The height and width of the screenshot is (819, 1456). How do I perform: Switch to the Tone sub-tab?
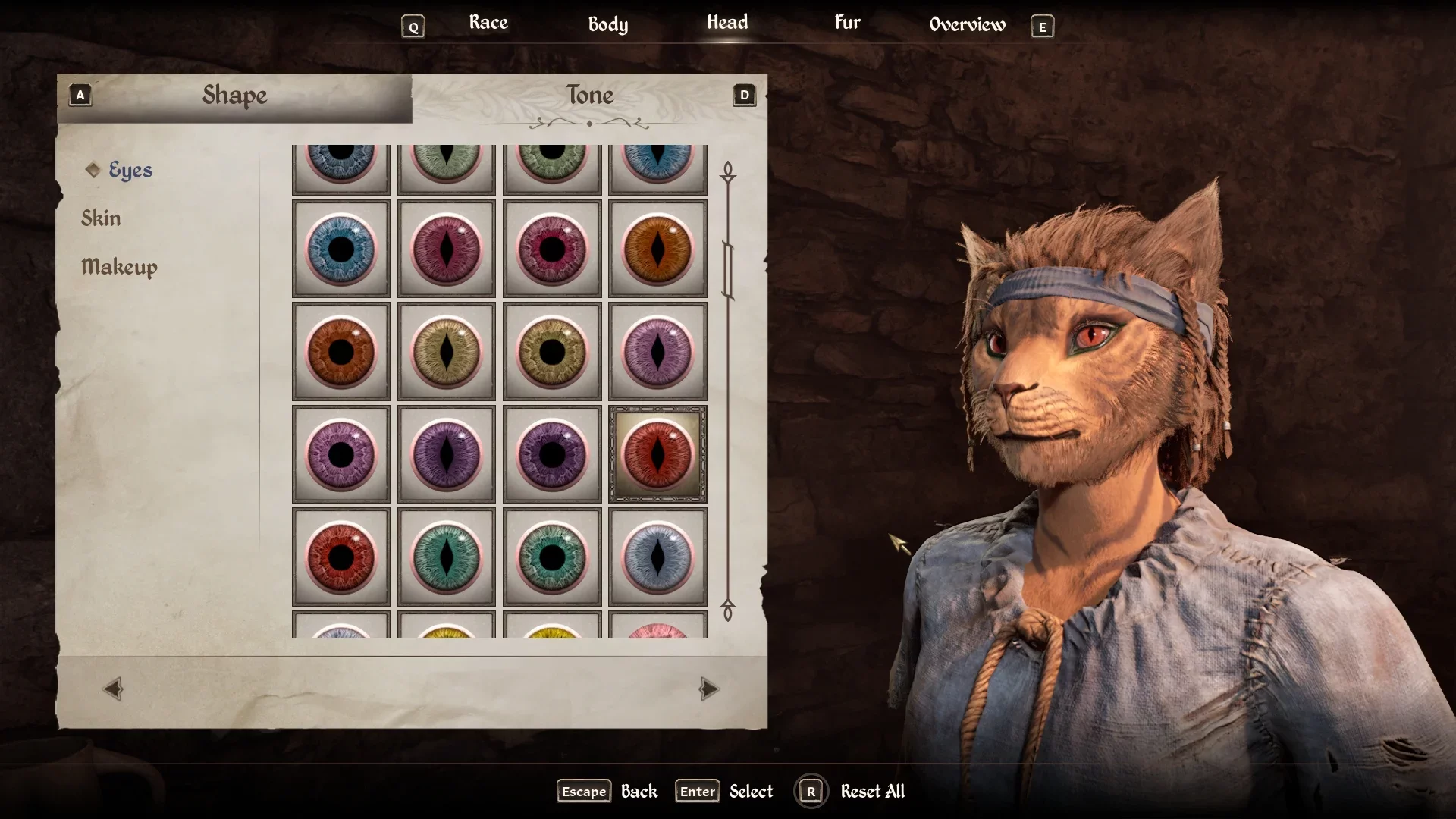(x=589, y=96)
